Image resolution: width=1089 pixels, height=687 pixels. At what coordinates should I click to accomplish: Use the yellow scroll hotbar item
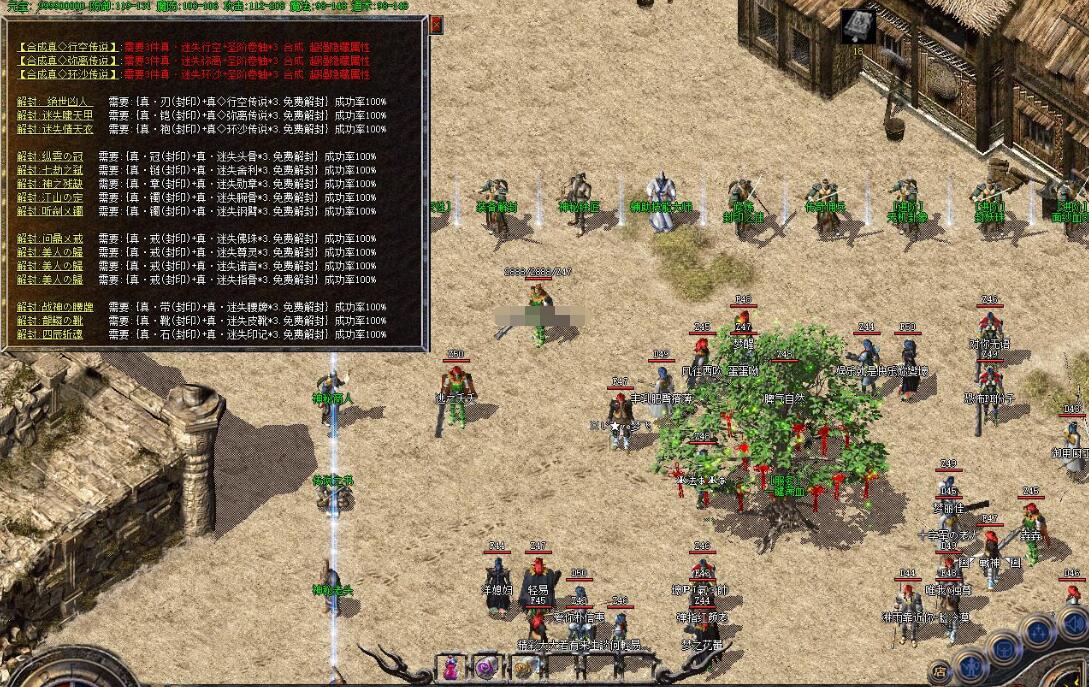524,668
